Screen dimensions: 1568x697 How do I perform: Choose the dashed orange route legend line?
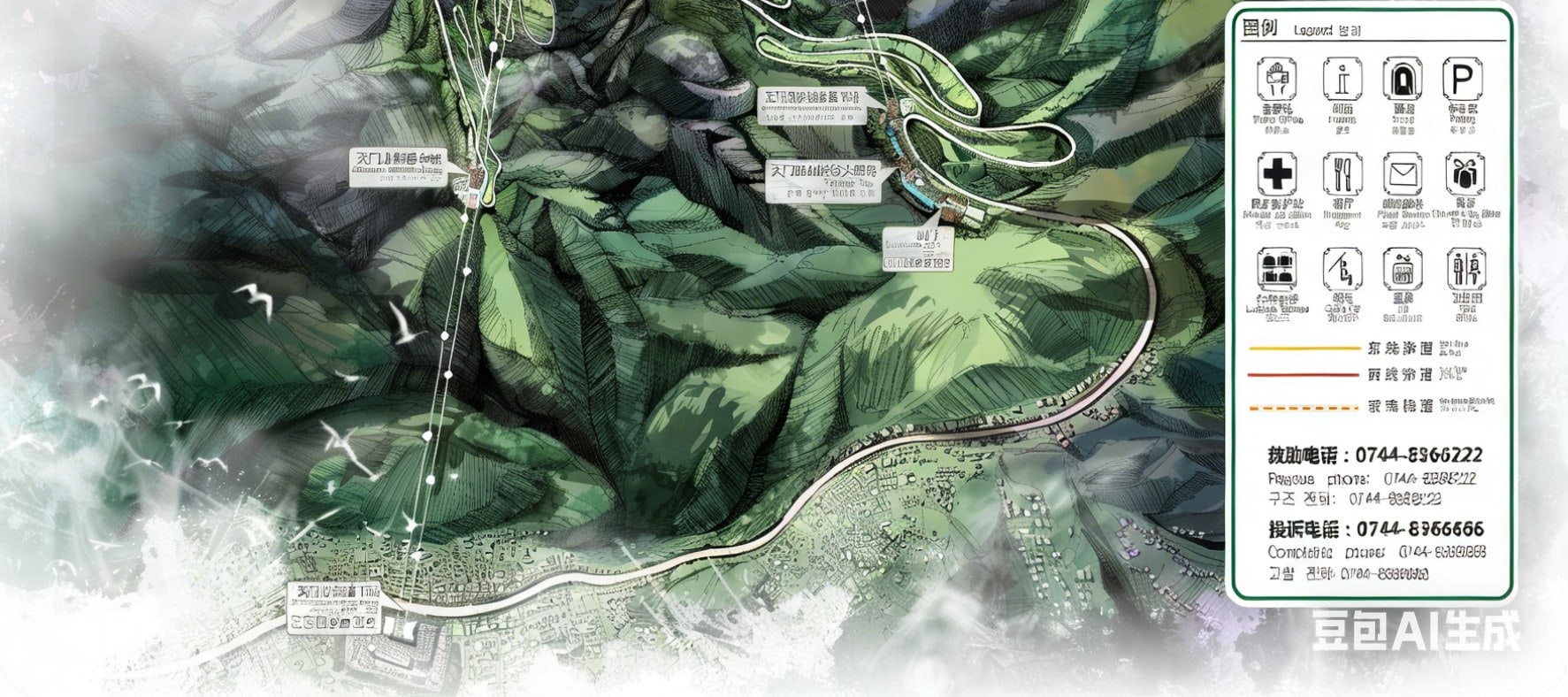1304,408
